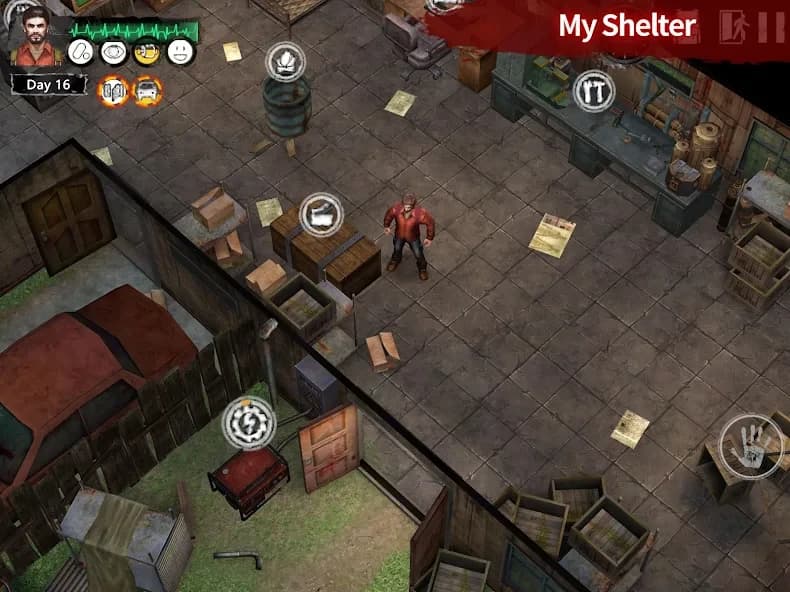
Task: Open the cooking fork-and-knife station marker
Action: point(593,91)
